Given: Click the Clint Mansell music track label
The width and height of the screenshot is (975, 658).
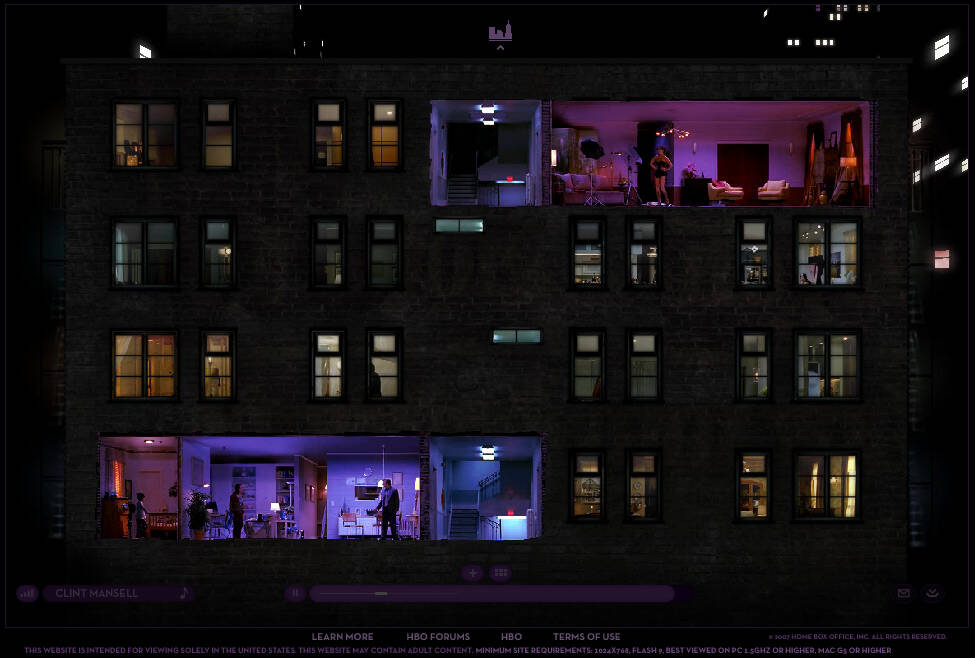Looking at the screenshot, I should [97, 593].
